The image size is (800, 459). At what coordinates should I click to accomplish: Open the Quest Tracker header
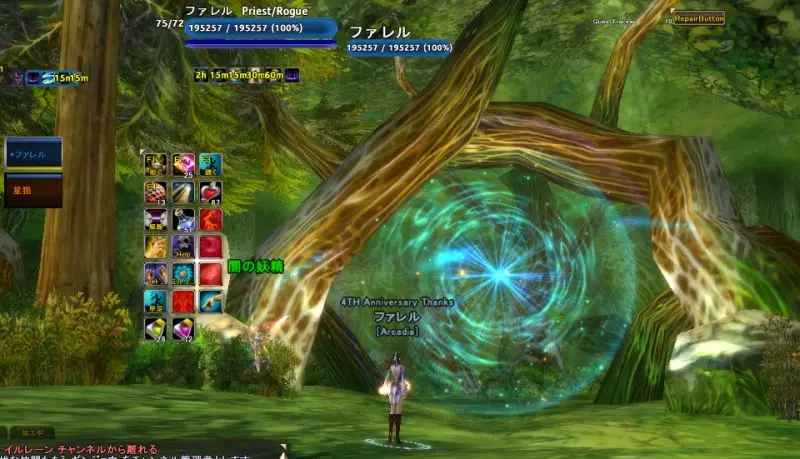click(x=616, y=19)
